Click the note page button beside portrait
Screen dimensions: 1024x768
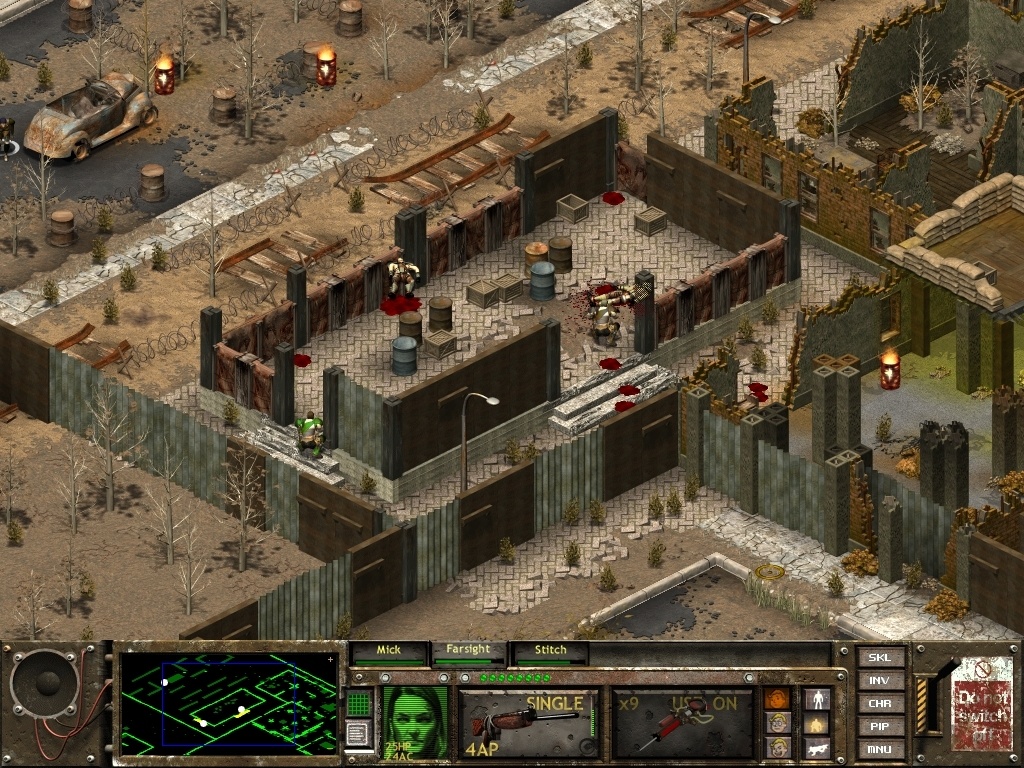pyautogui.click(x=359, y=735)
